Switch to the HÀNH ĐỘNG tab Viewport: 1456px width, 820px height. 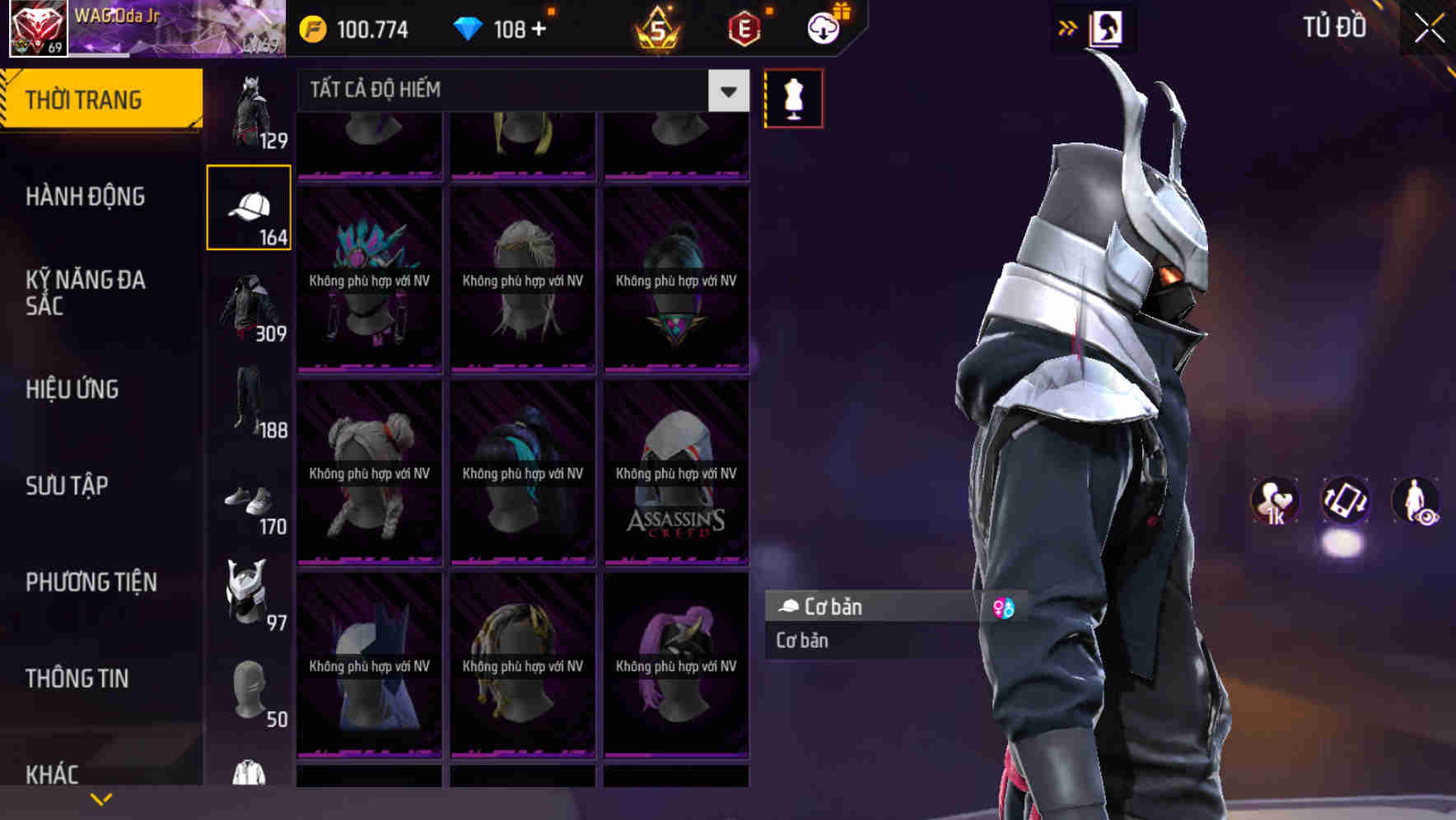pos(86,197)
